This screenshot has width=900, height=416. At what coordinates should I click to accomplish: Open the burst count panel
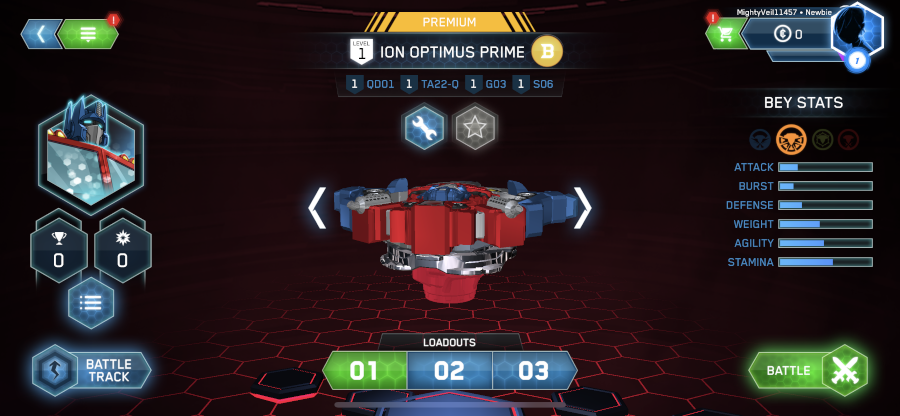(122, 248)
